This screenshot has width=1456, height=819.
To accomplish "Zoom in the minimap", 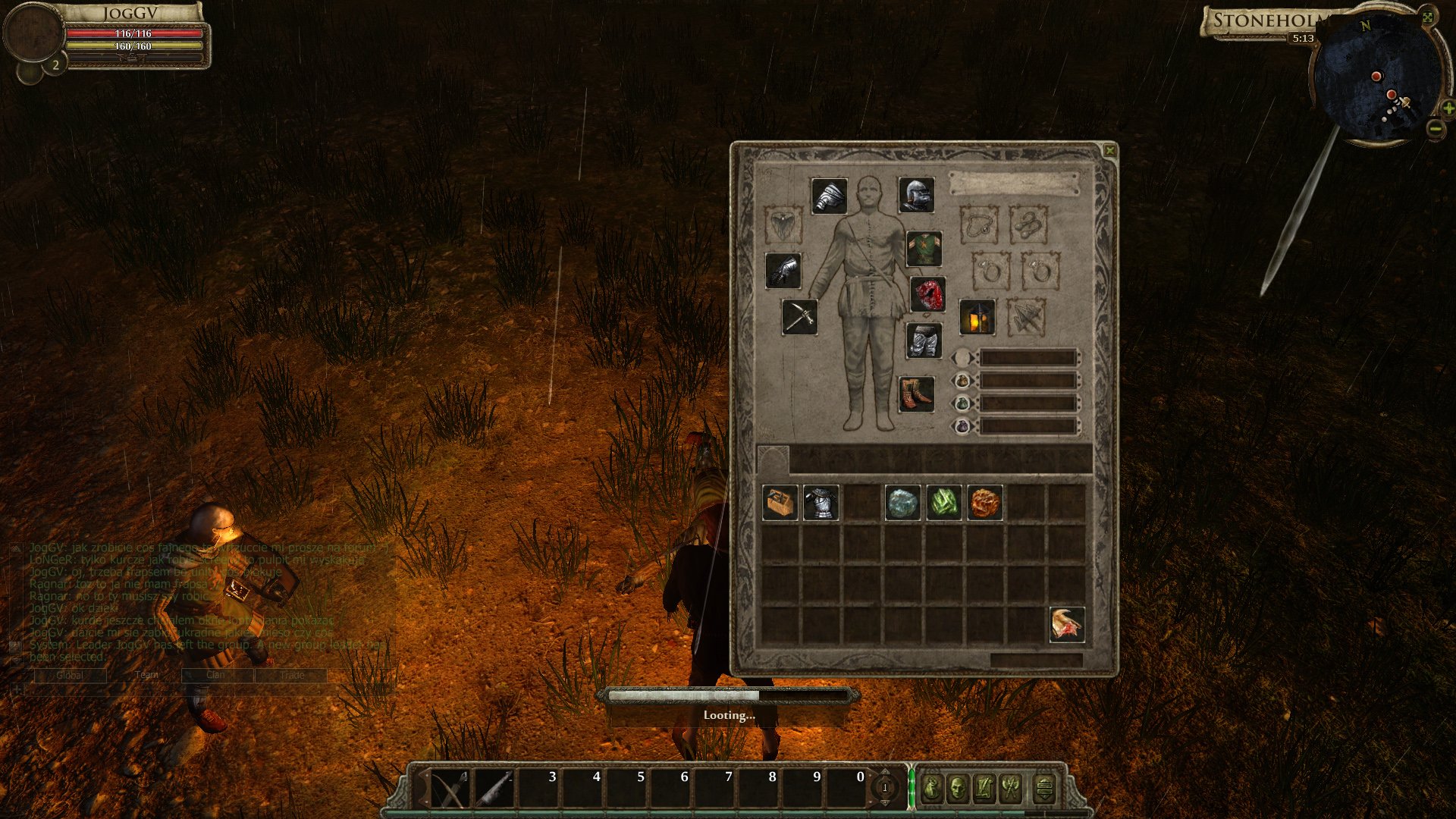I will (1448, 109).
